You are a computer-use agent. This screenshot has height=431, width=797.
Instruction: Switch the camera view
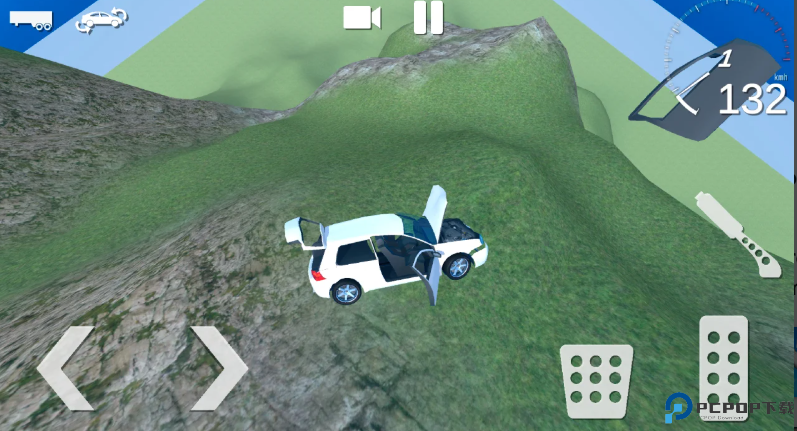click(362, 17)
